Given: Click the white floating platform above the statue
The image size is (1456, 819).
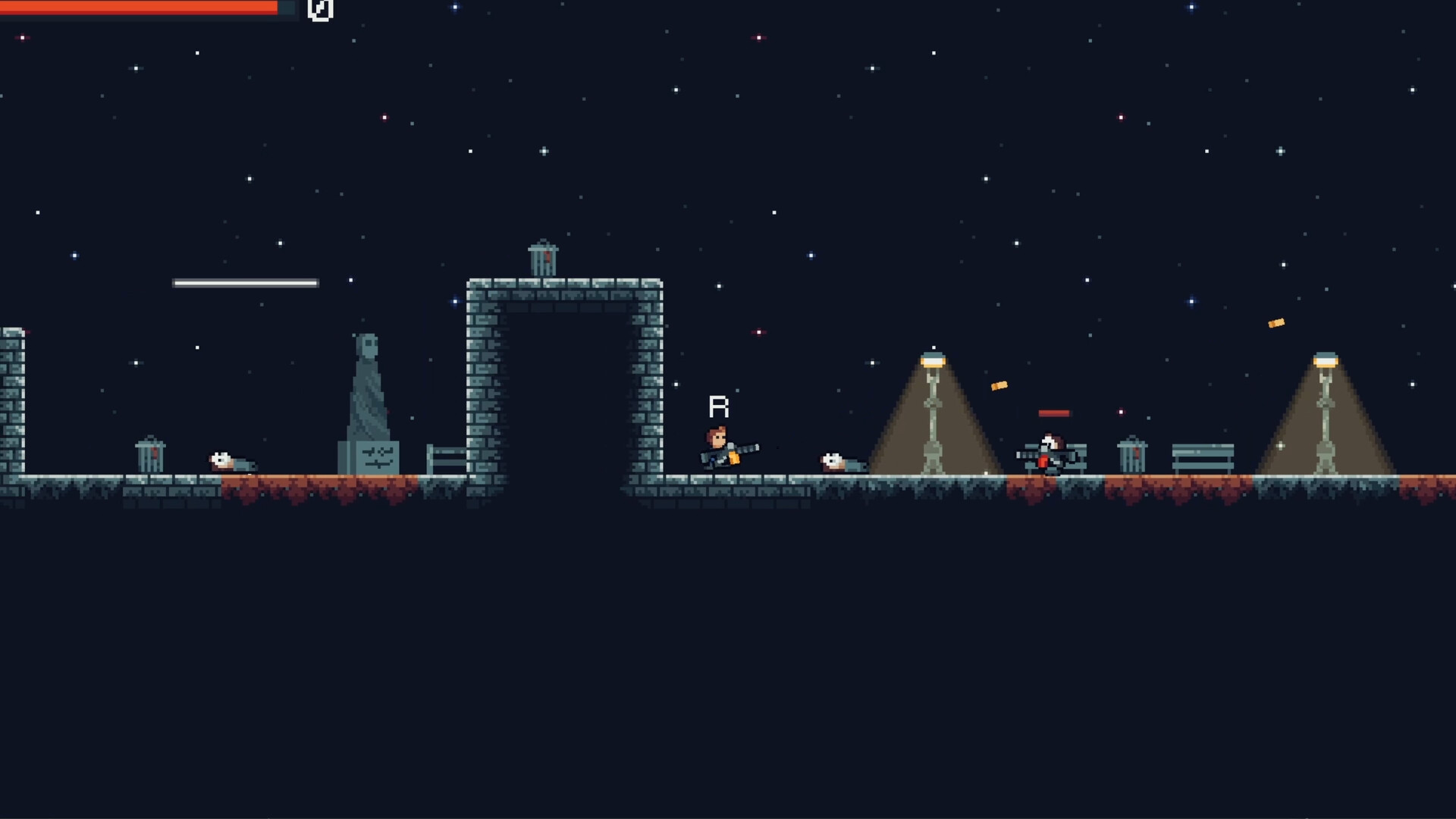Looking at the screenshot, I should pos(245,282).
